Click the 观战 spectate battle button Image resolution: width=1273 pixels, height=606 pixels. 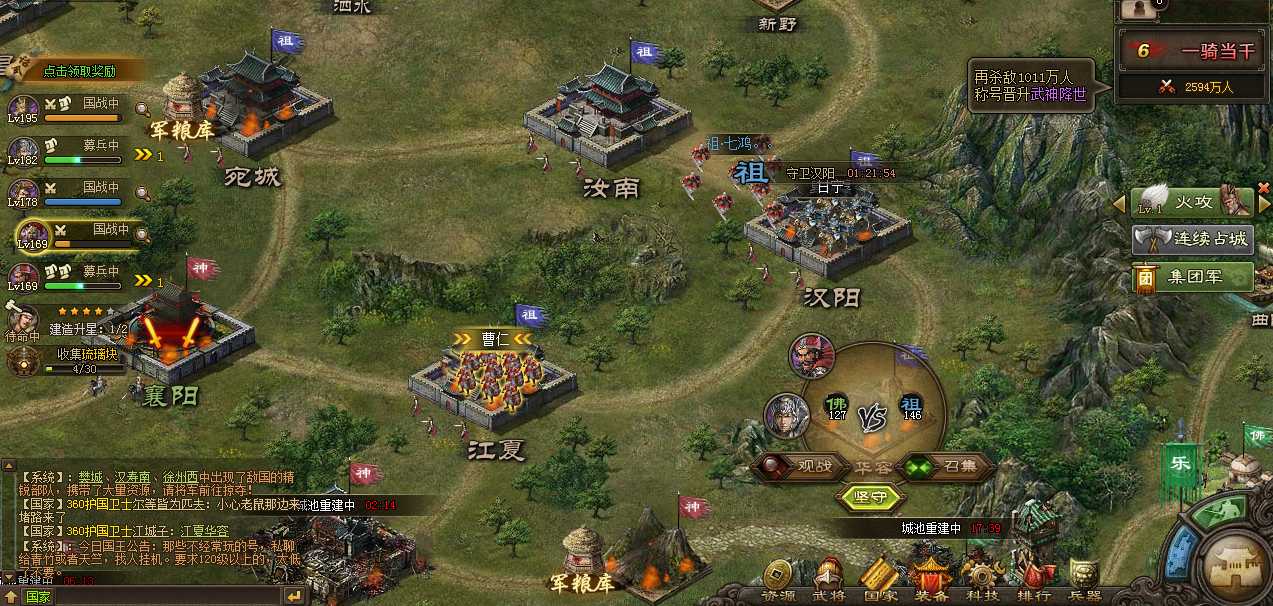798,467
